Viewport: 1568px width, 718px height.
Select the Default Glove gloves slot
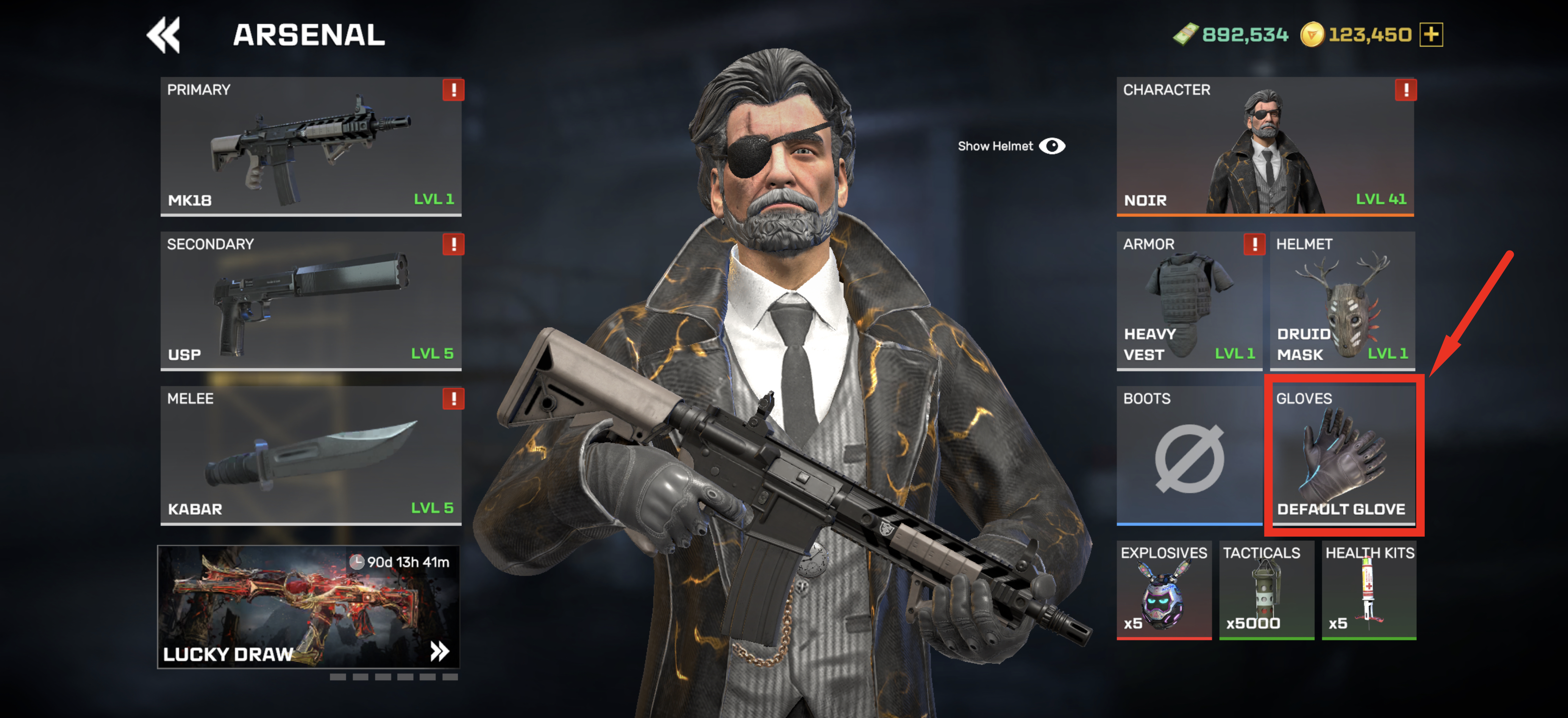click(1343, 455)
